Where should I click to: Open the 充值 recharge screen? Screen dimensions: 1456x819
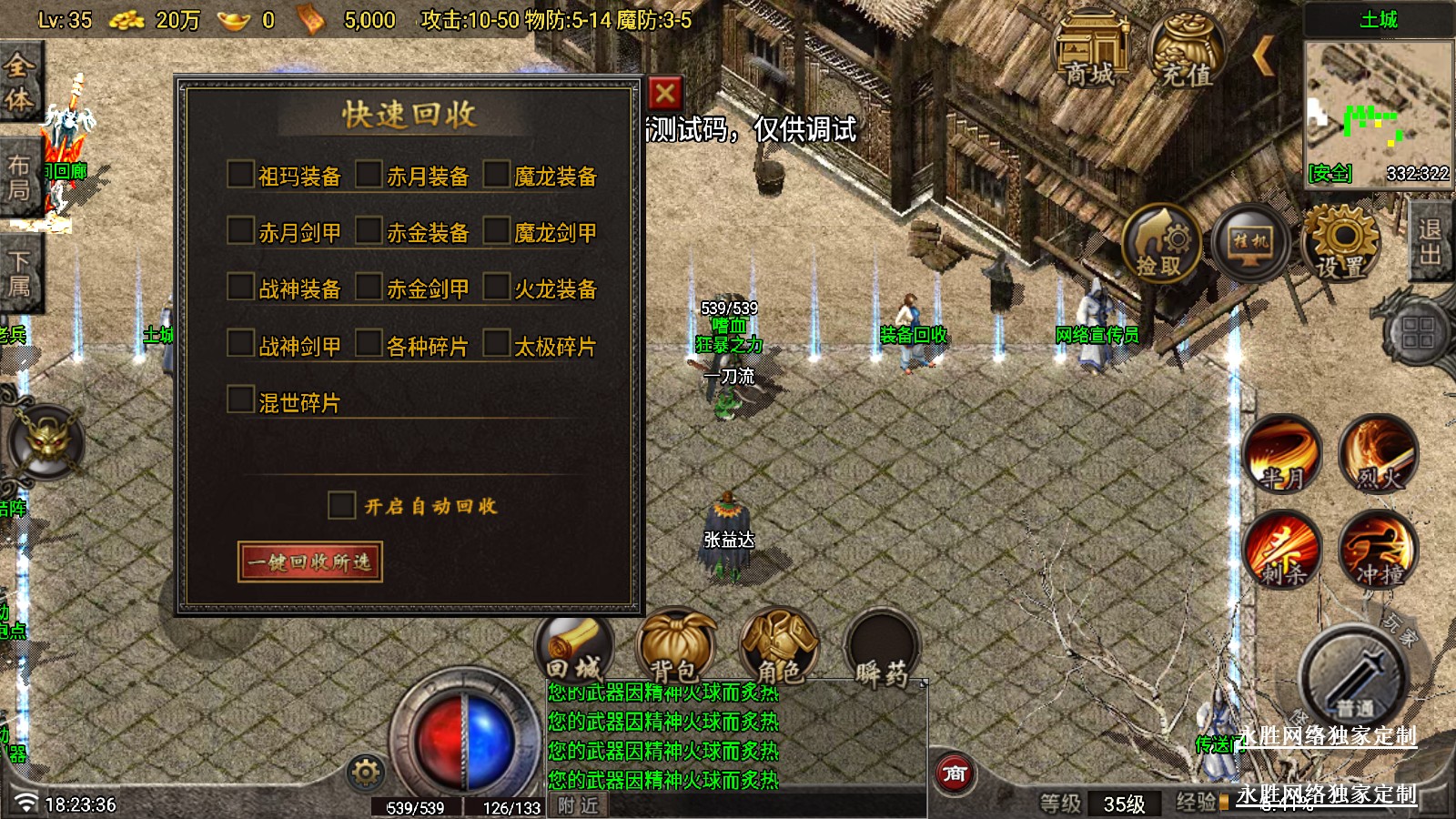coord(1186,50)
